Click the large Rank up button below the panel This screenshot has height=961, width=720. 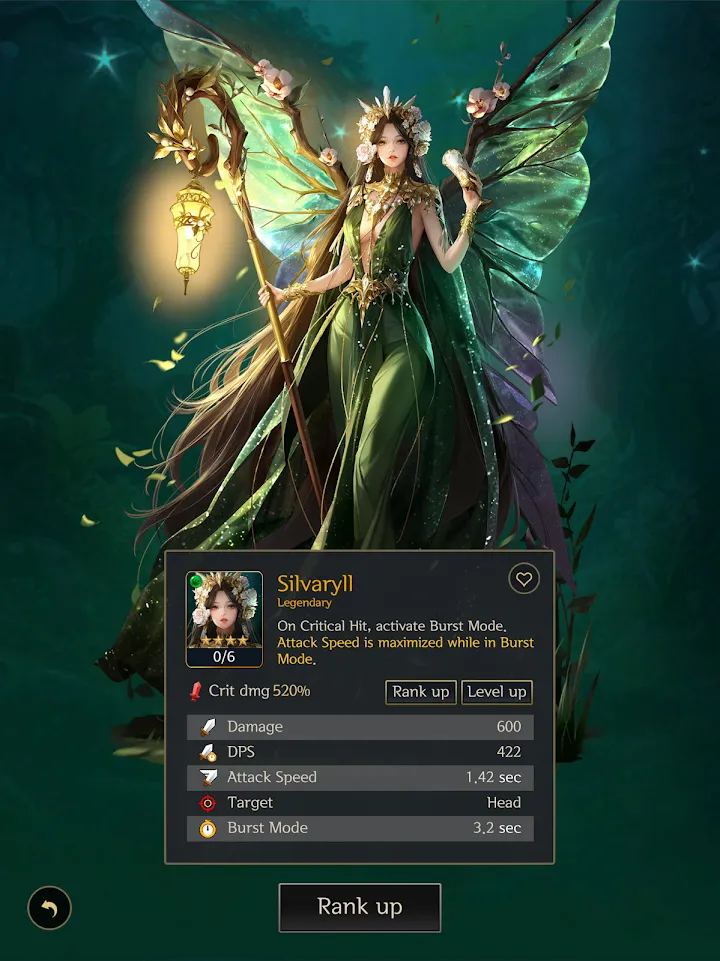pos(359,907)
